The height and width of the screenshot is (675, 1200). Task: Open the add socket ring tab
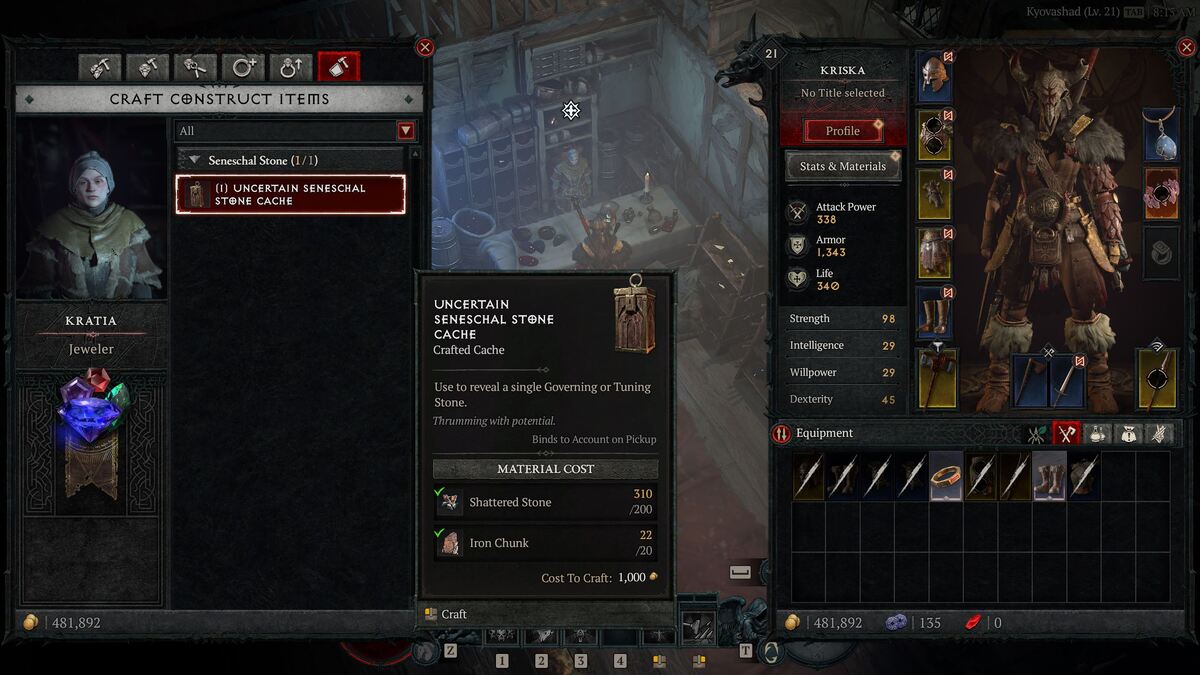[243, 67]
